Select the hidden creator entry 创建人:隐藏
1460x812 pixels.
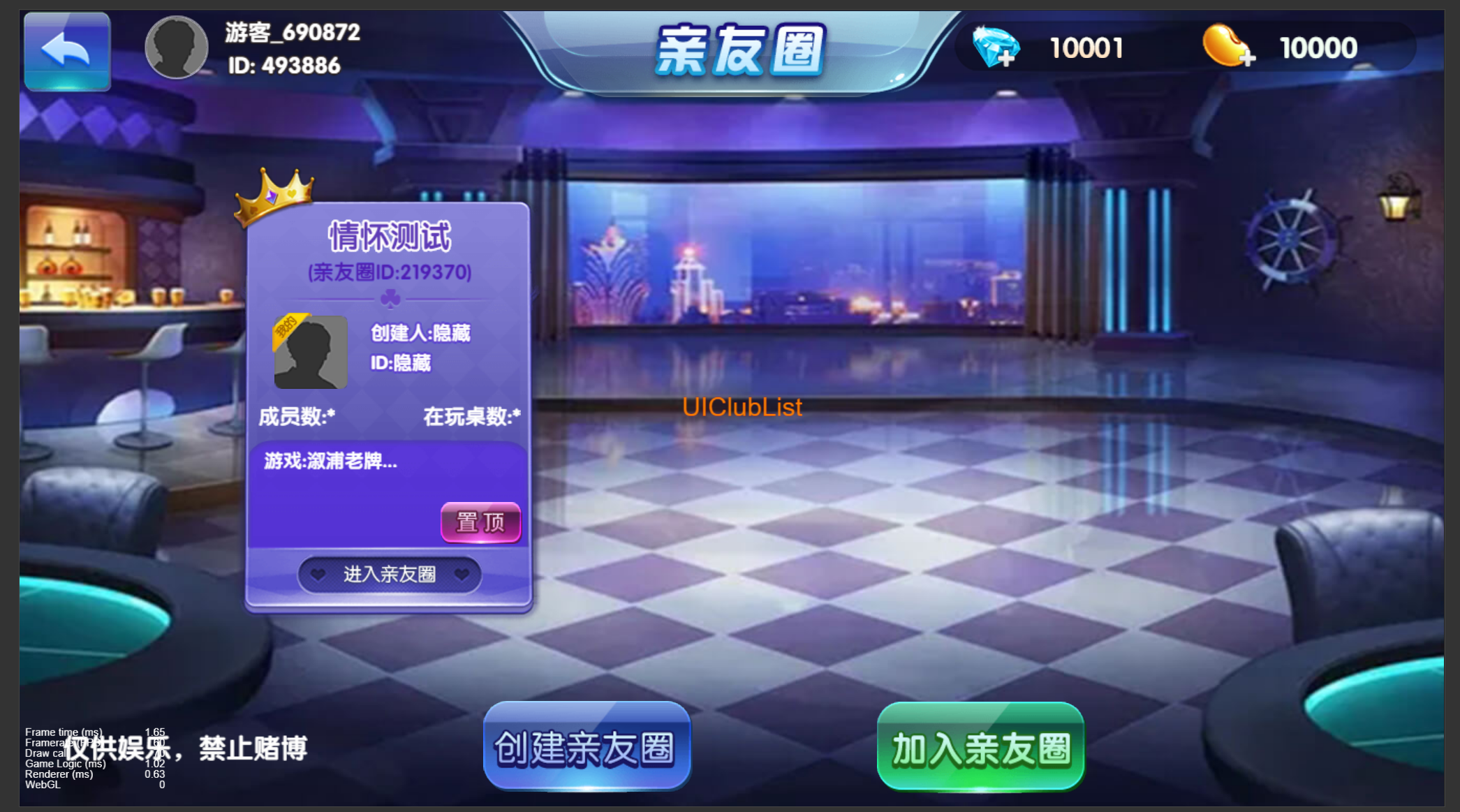click(x=421, y=334)
